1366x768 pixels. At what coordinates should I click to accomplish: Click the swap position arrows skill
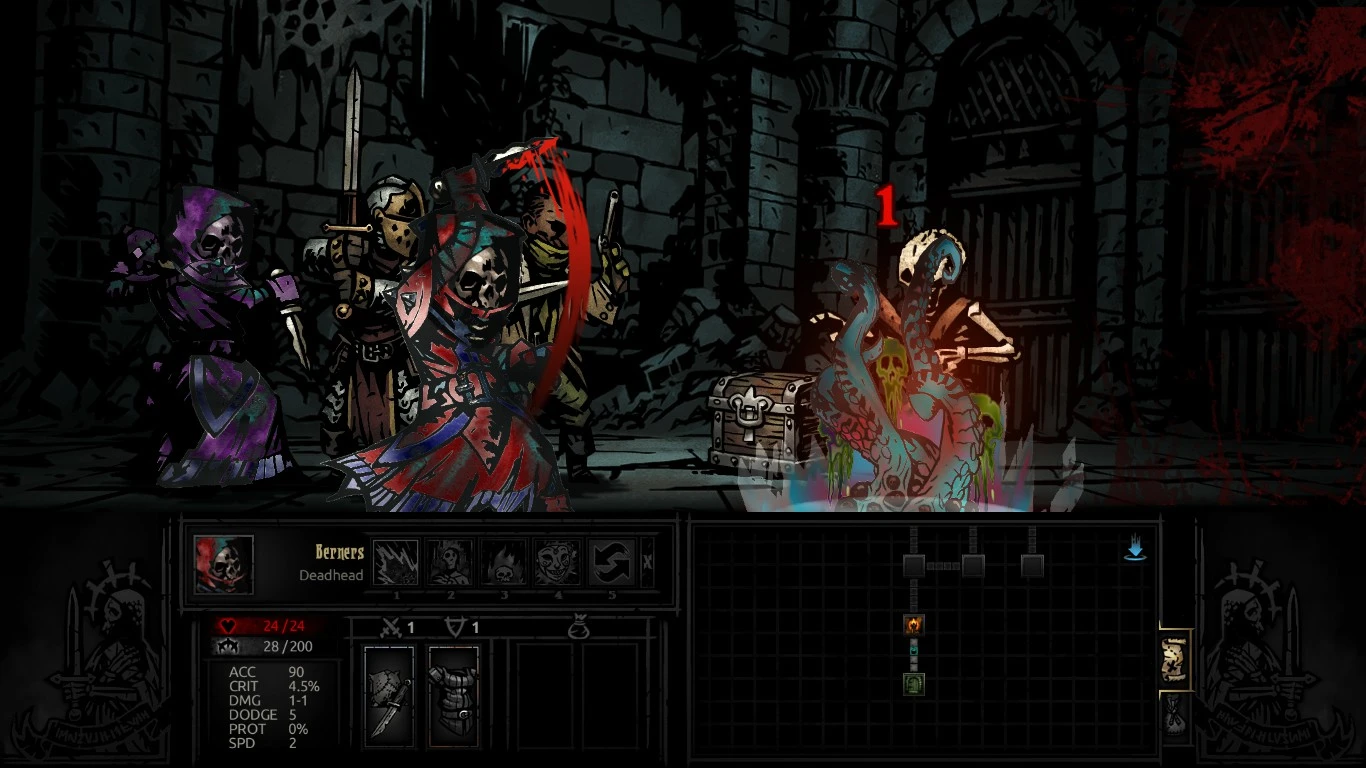(x=611, y=563)
